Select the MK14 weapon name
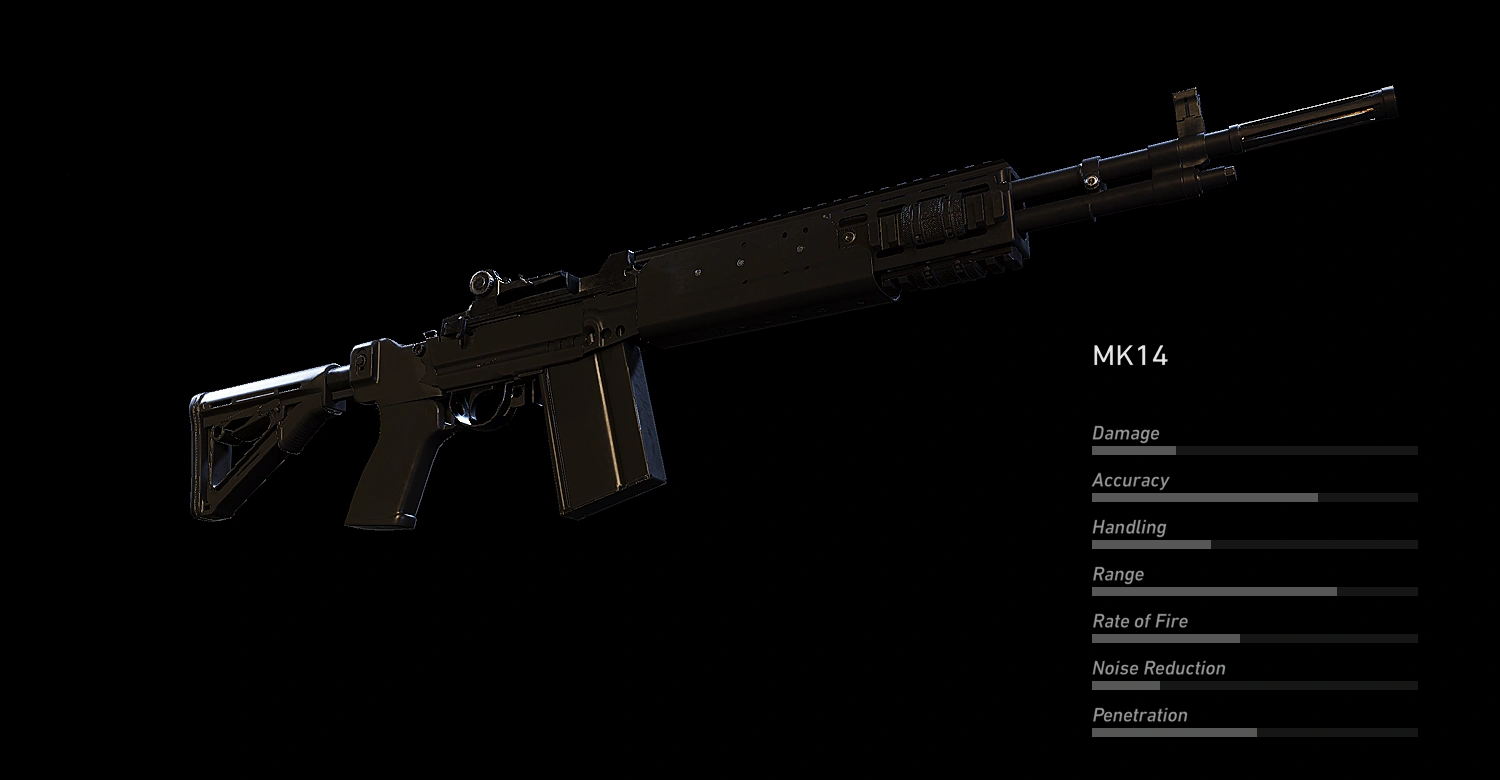This screenshot has width=1500, height=780. (1130, 356)
